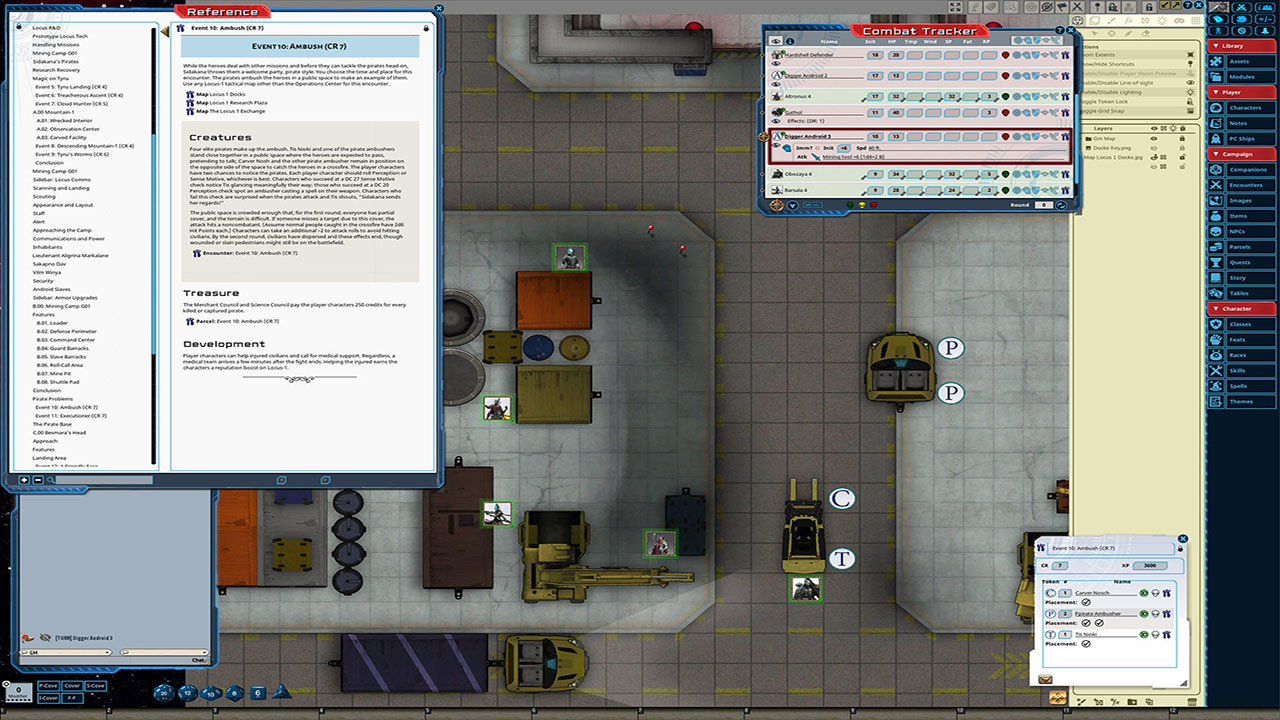Image resolution: width=1280 pixels, height=720 pixels.
Task: Hide the Docks Key.png layer
Action: coord(1152,148)
